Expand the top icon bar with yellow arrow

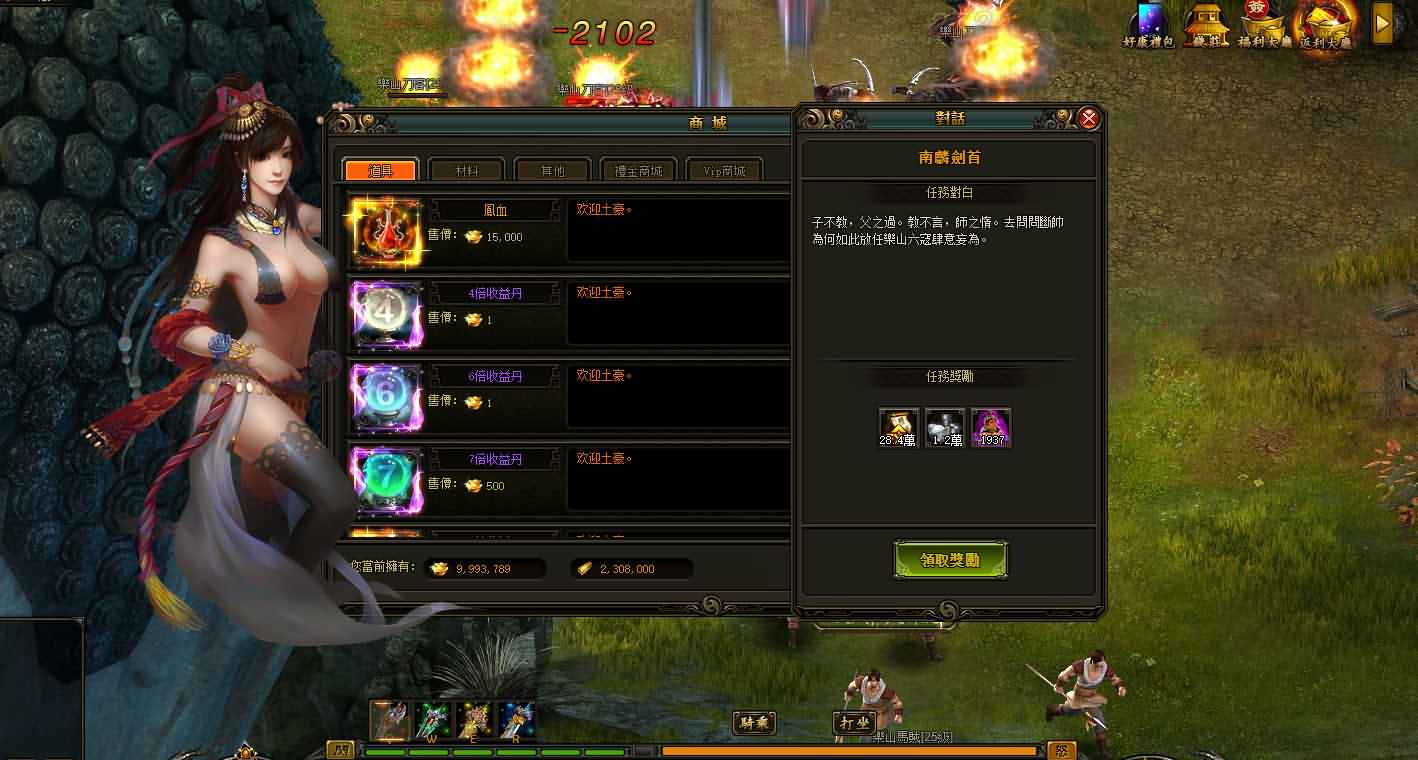coord(1383,23)
